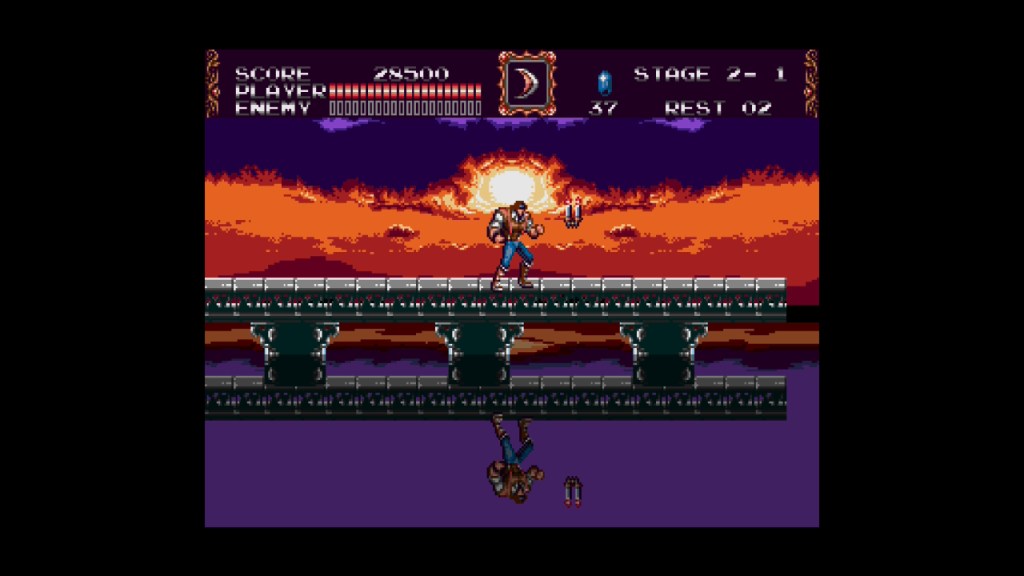Screen dimensions: 1024x576
Task: Click the blue gem ammo icon
Action: click(x=603, y=82)
